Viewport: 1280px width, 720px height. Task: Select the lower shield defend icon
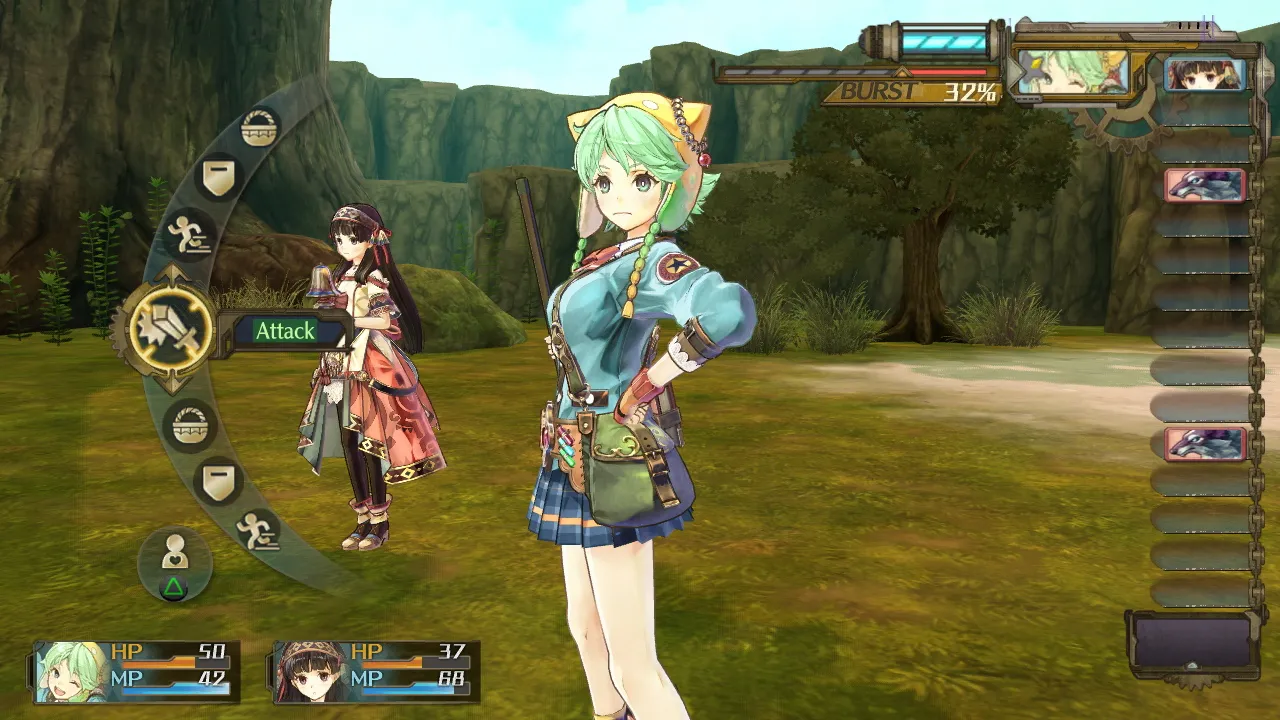coord(216,478)
